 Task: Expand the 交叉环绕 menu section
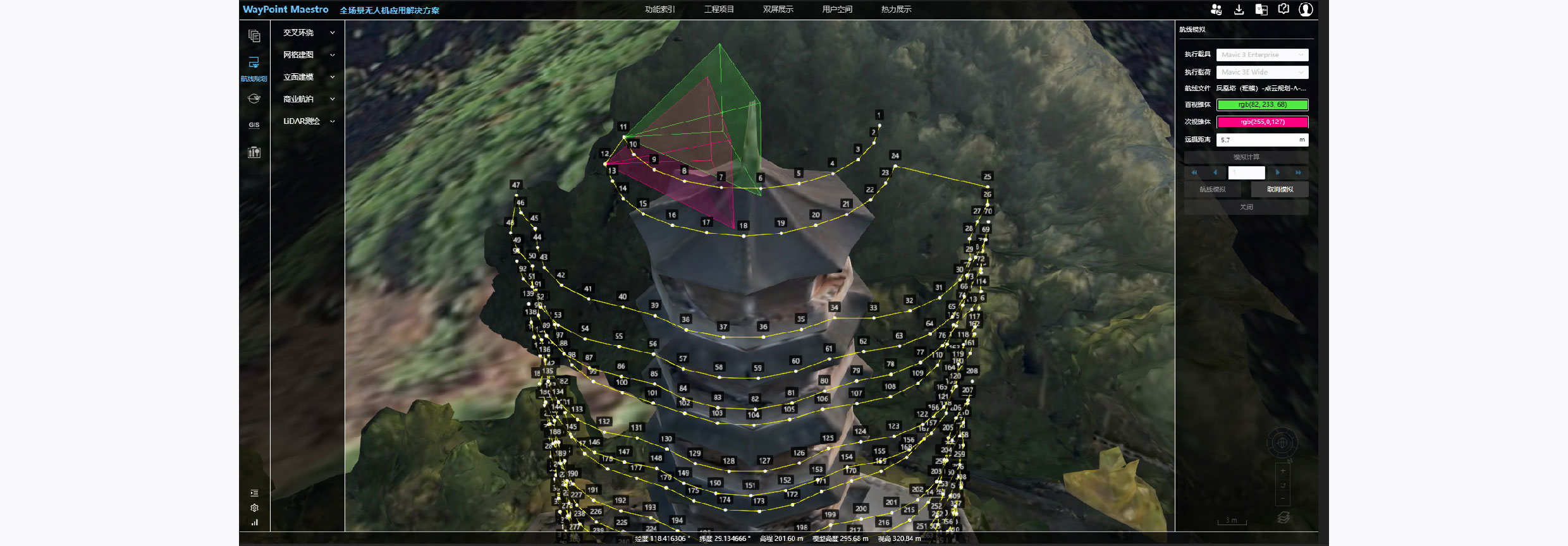pos(309,33)
